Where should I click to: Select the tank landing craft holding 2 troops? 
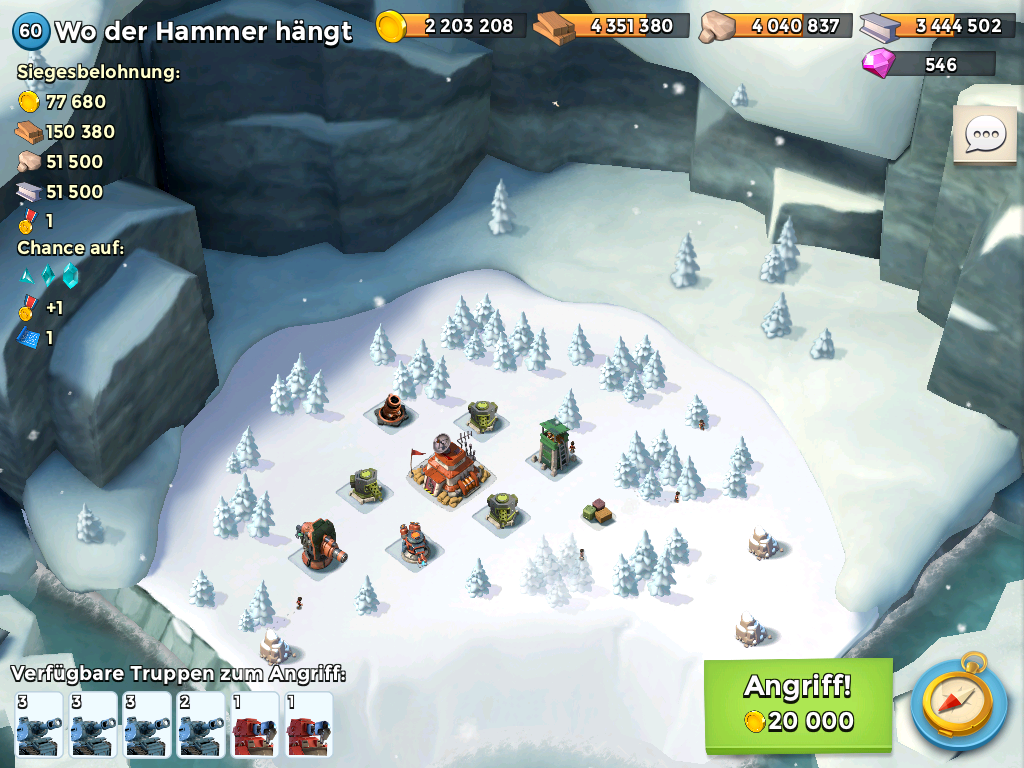pos(200,724)
